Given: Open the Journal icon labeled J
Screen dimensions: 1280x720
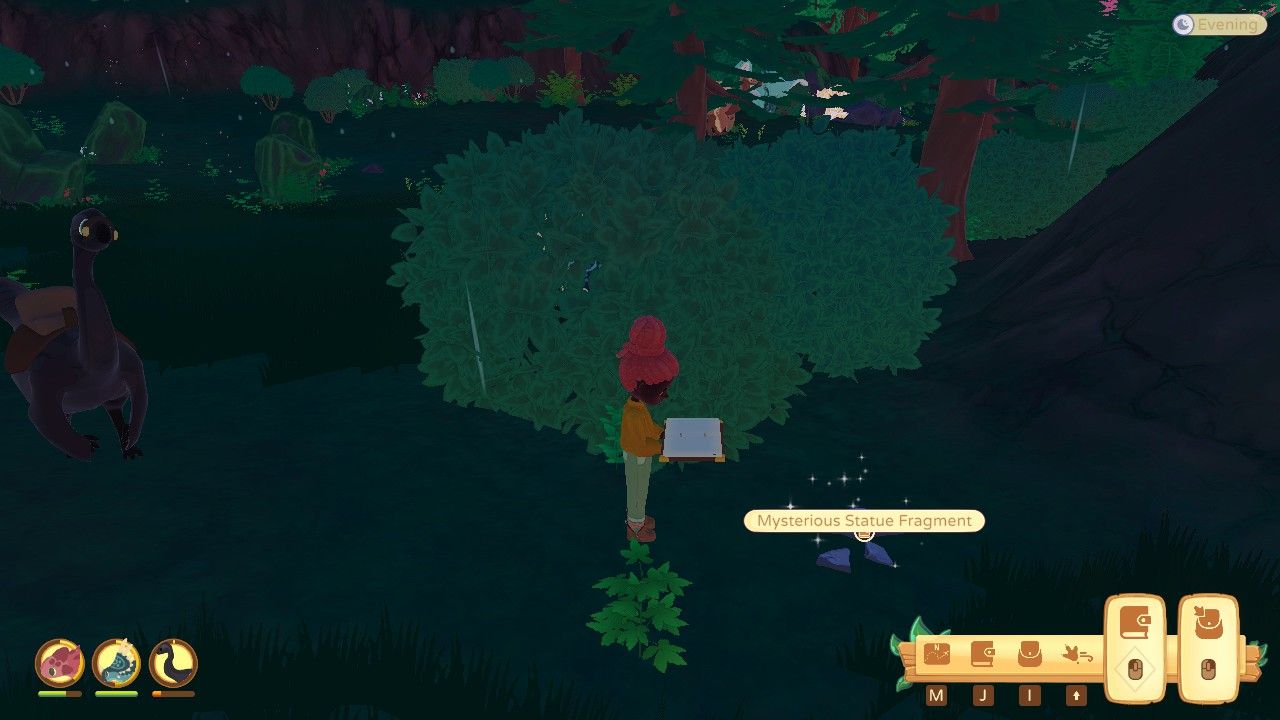Looking at the screenshot, I should pos(983,653).
